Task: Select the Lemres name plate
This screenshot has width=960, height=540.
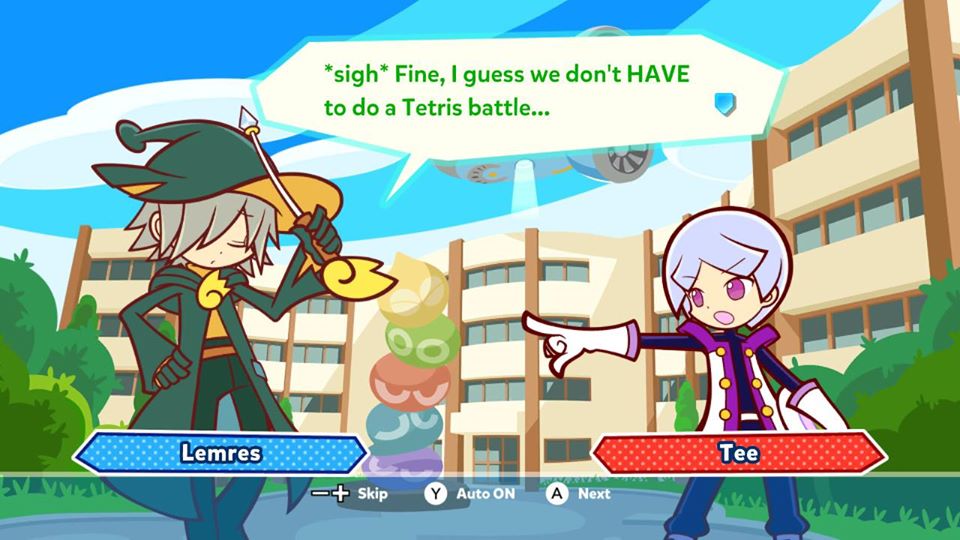Action: (x=221, y=452)
